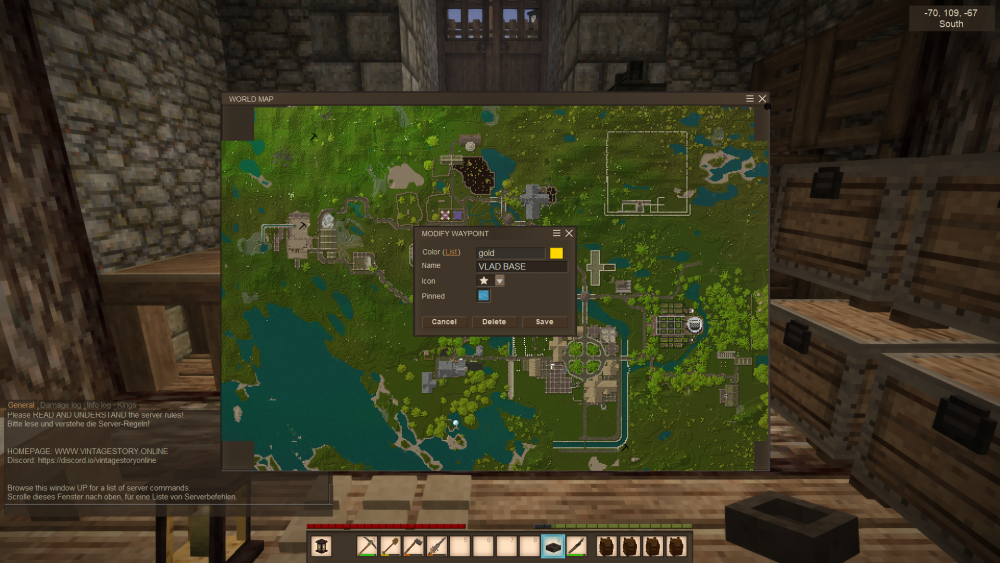Toggle the Pinned switch
This screenshot has width=1000, height=563.
(x=484, y=296)
